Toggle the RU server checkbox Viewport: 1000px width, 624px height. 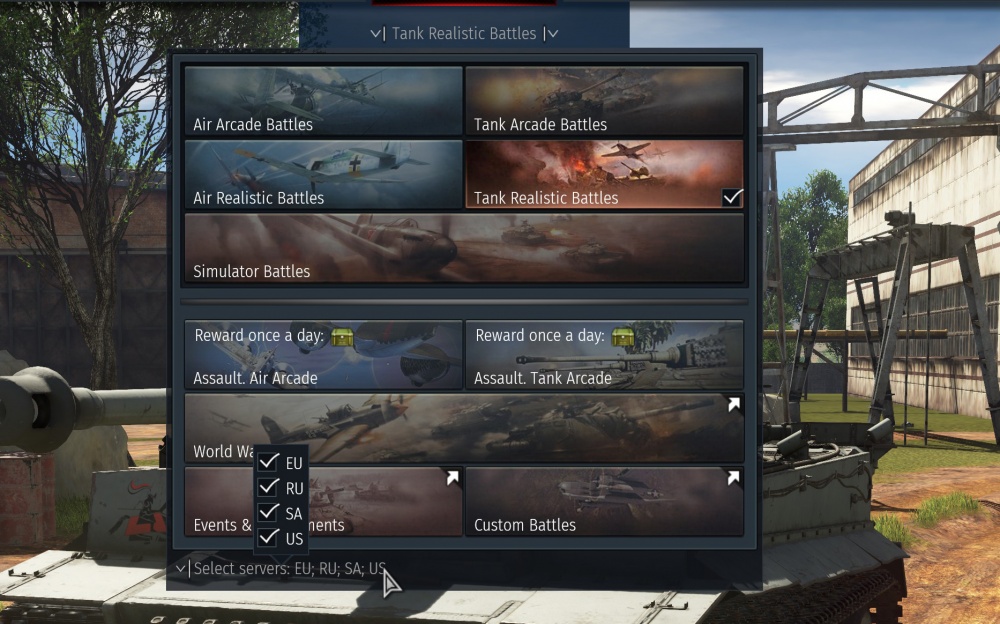click(268, 488)
